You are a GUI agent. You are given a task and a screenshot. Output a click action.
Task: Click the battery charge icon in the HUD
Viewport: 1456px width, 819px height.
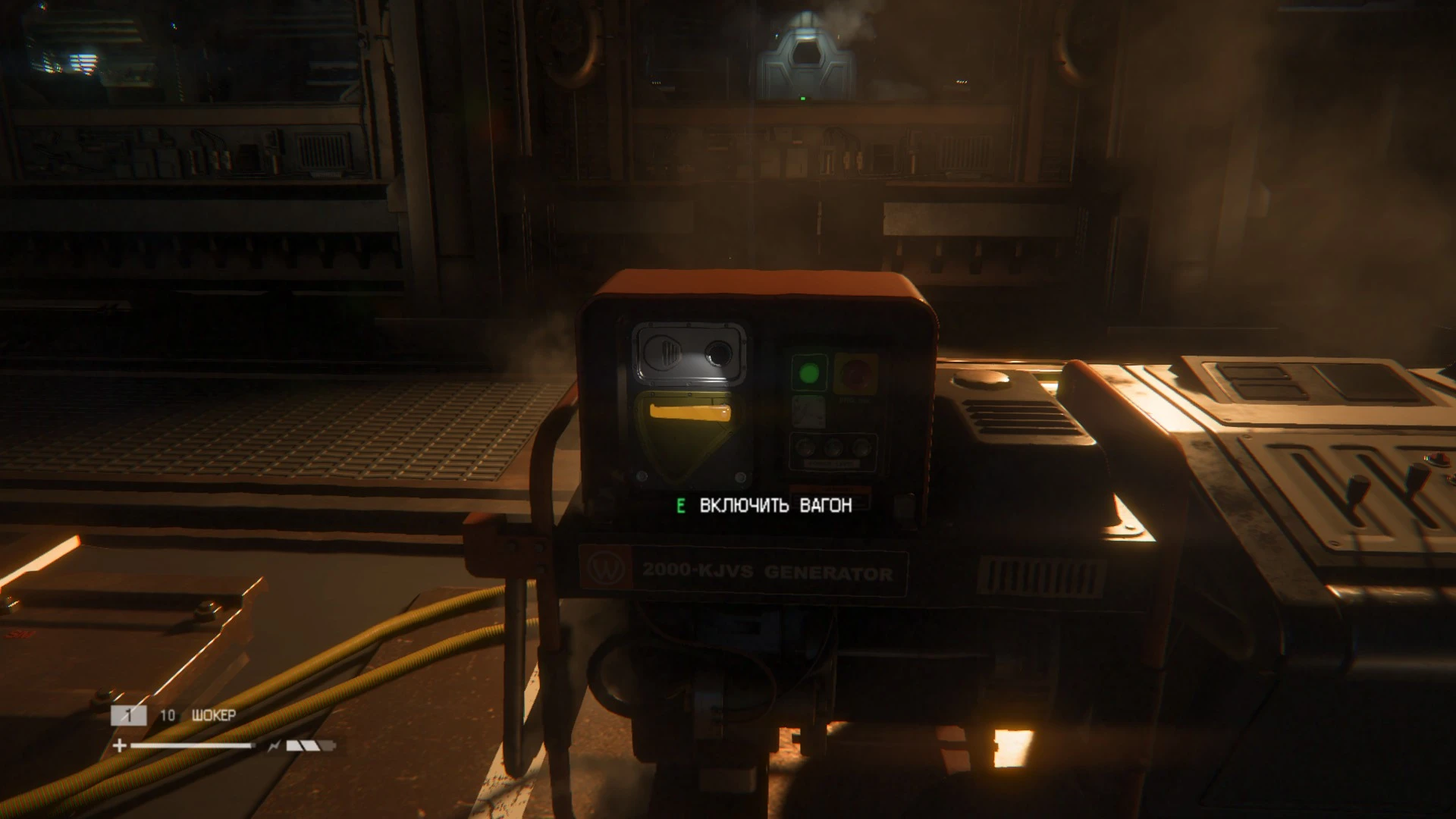(x=307, y=746)
